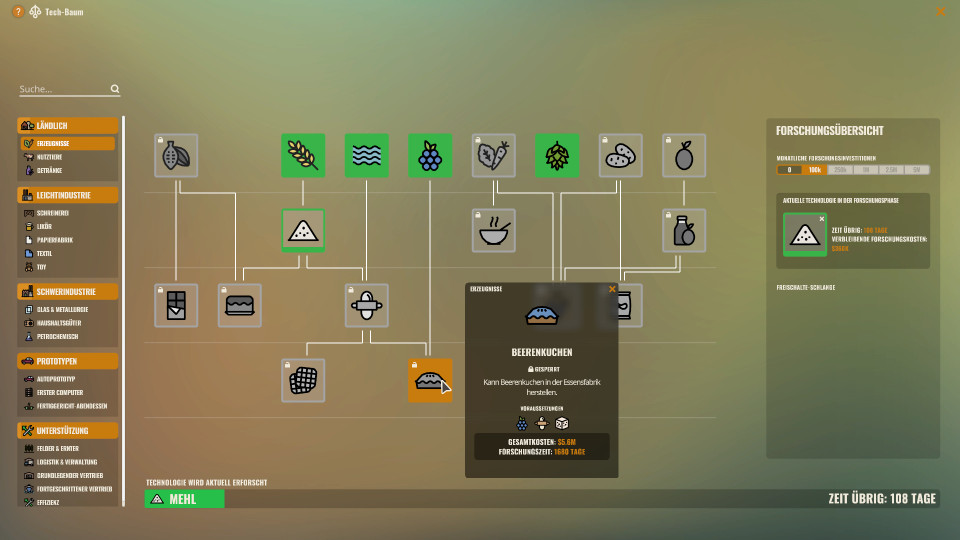960x540 pixels.
Task: Open the Felder & Ernter support category
Action: [x=61, y=448]
